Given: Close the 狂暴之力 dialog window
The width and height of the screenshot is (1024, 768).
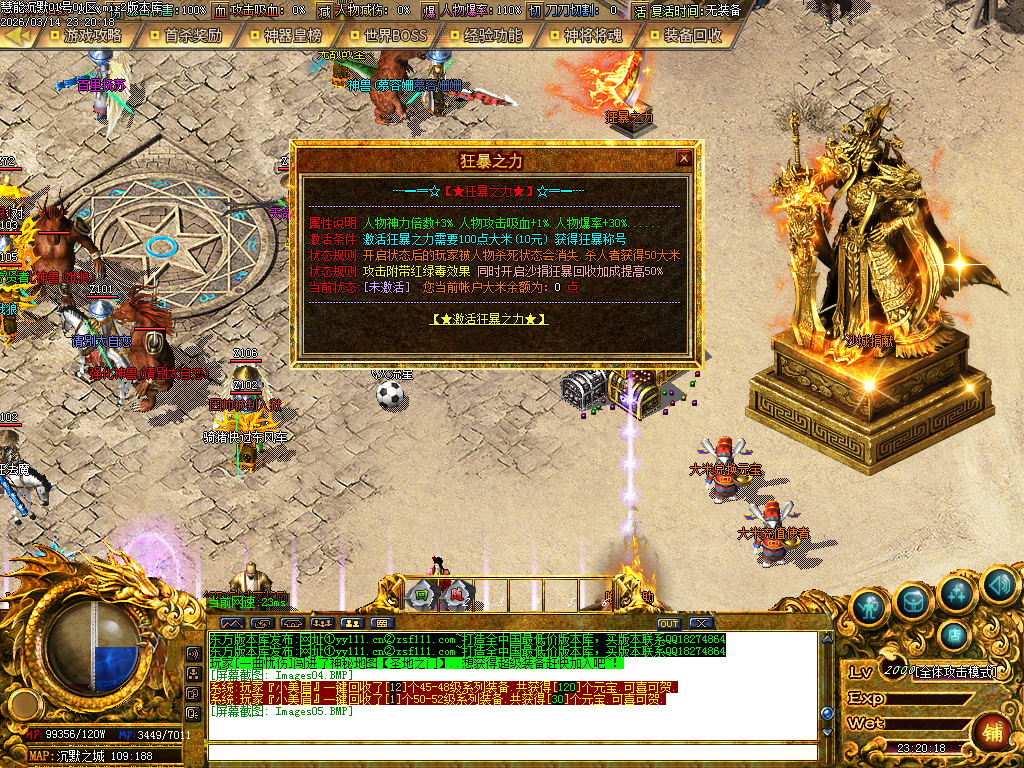Looking at the screenshot, I should point(684,158).
